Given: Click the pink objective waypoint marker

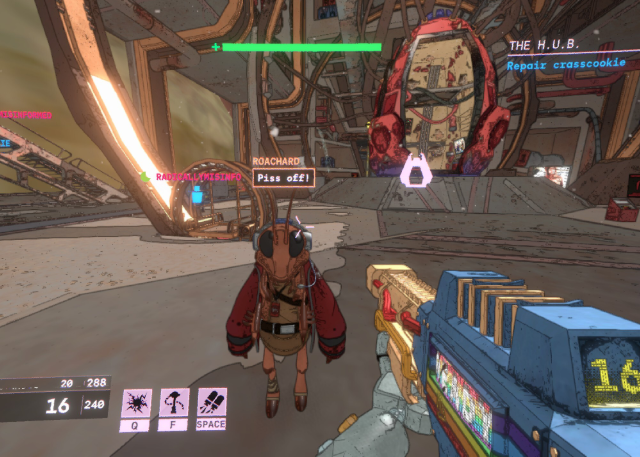Looking at the screenshot, I should [x=415, y=171].
